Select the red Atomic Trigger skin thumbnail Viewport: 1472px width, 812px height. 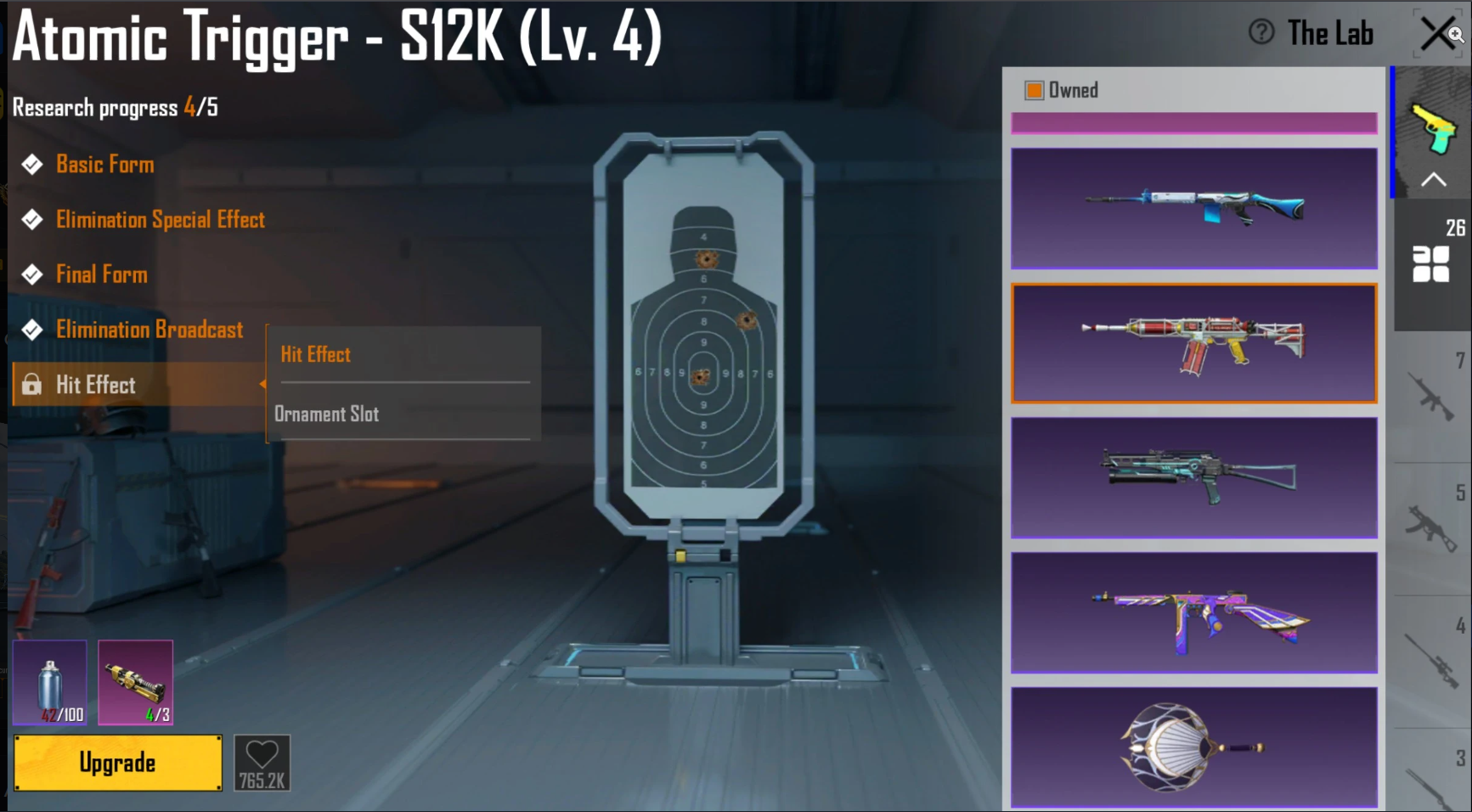[1193, 342]
